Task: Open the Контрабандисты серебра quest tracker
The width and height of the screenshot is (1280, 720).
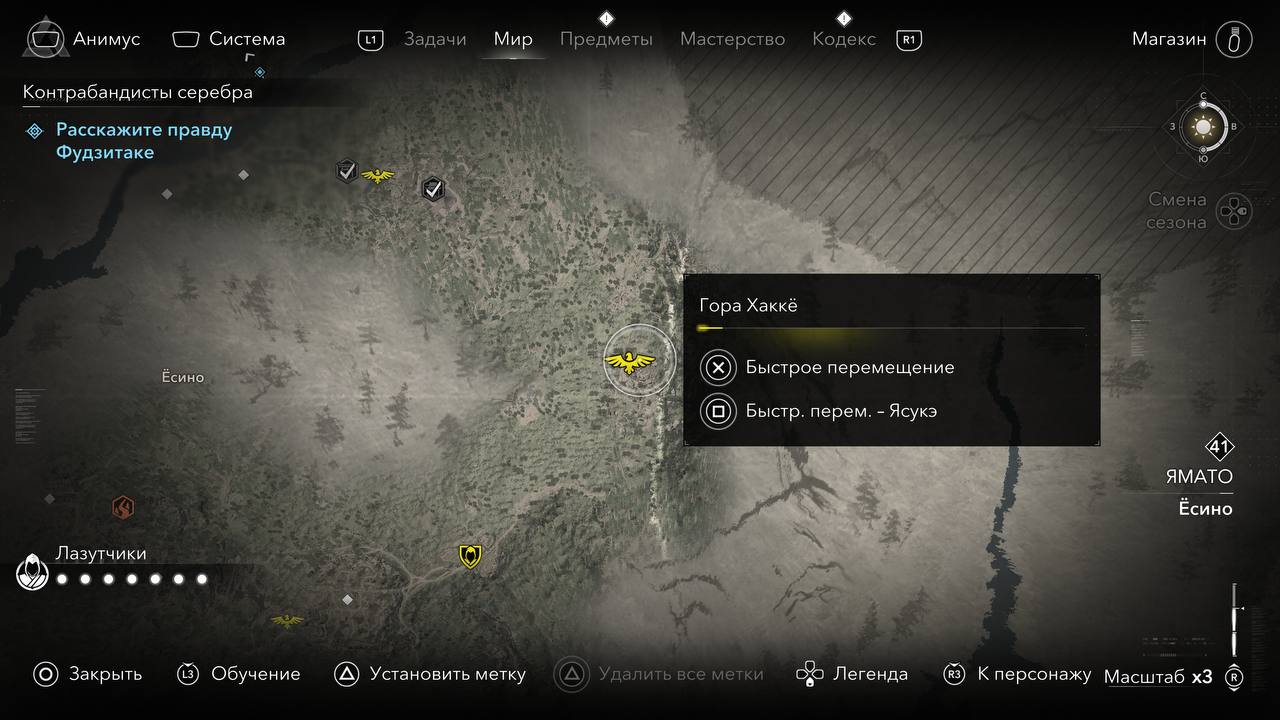Action: pos(138,93)
